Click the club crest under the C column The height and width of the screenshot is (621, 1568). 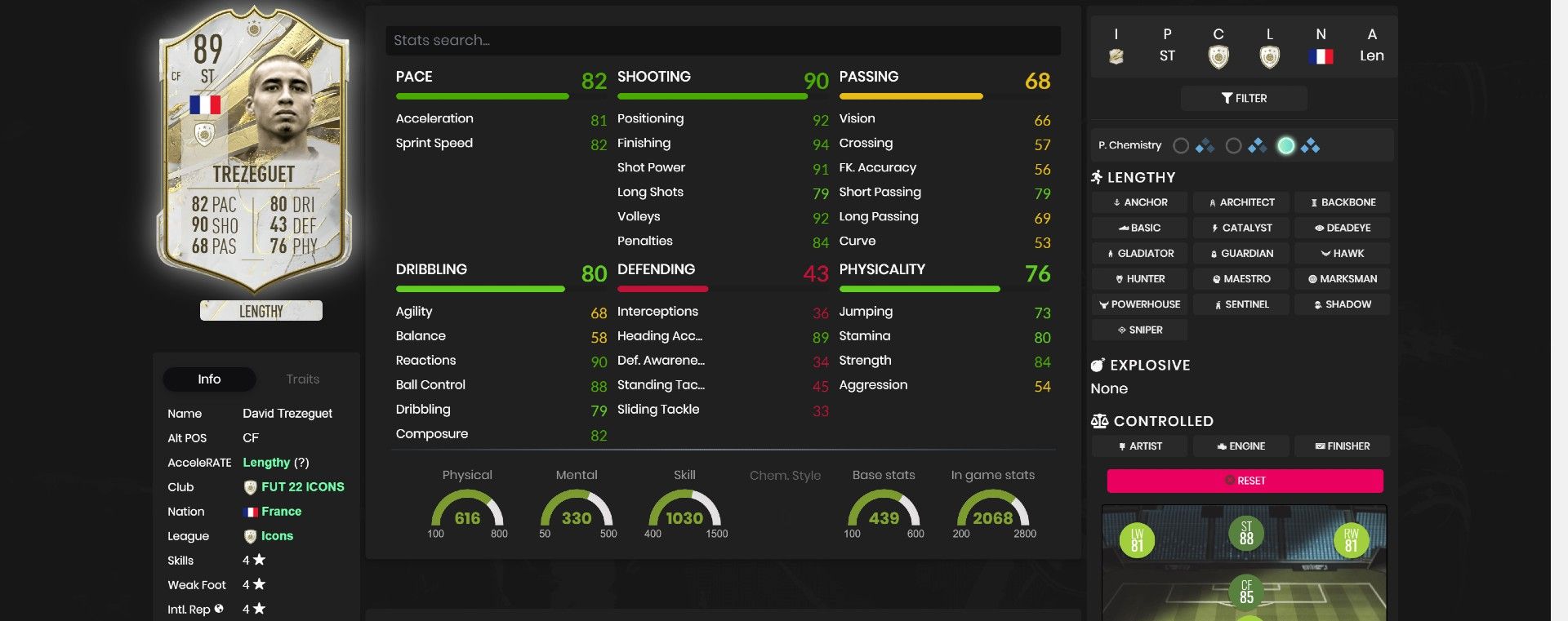point(1218,56)
